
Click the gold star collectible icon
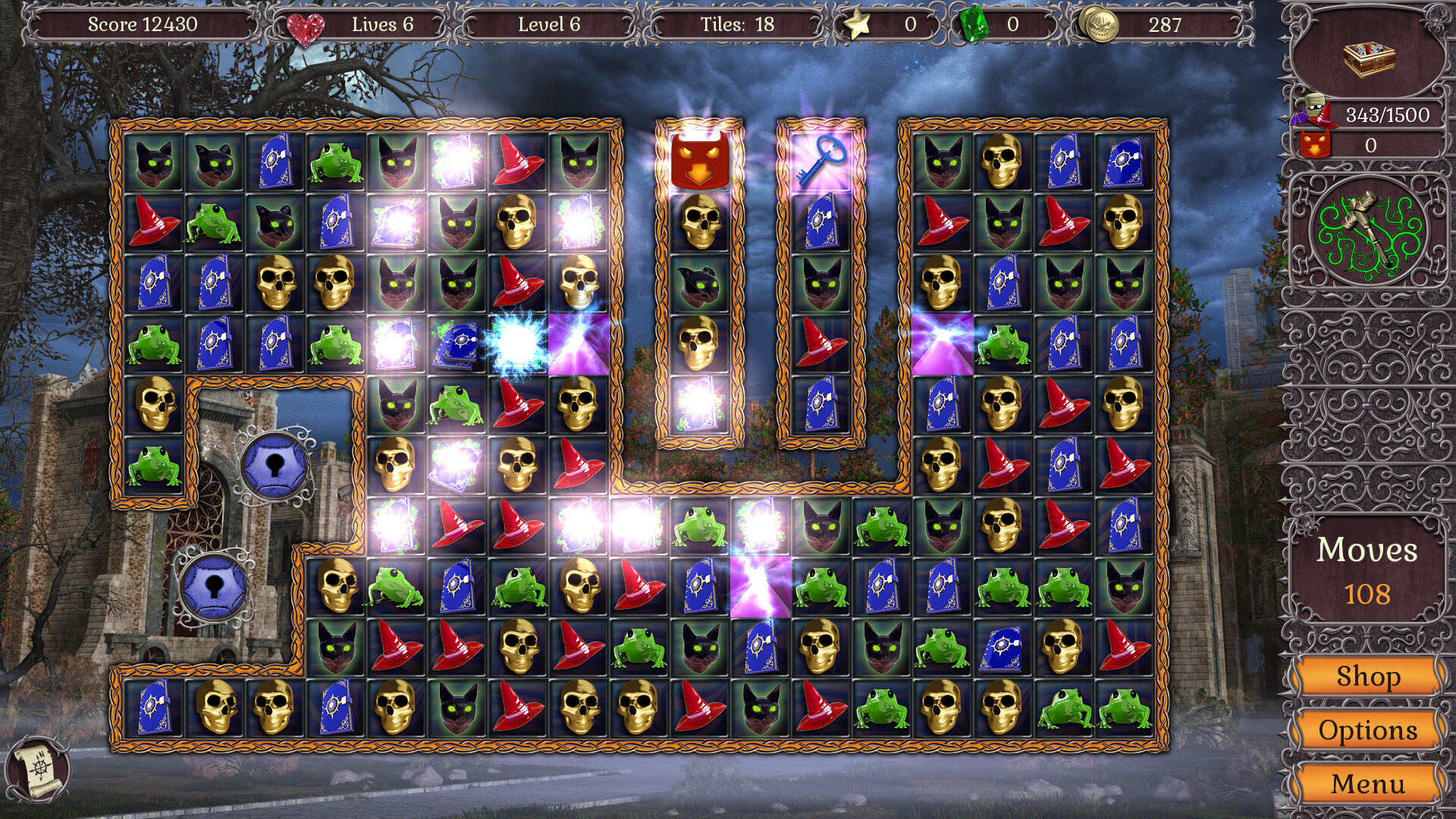point(856,24)
